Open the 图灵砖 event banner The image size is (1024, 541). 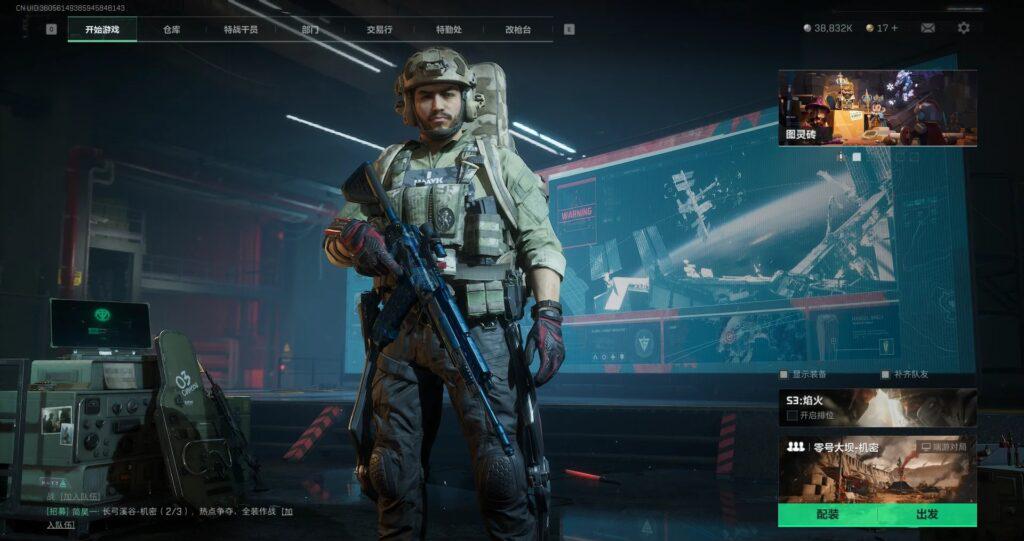877,108
